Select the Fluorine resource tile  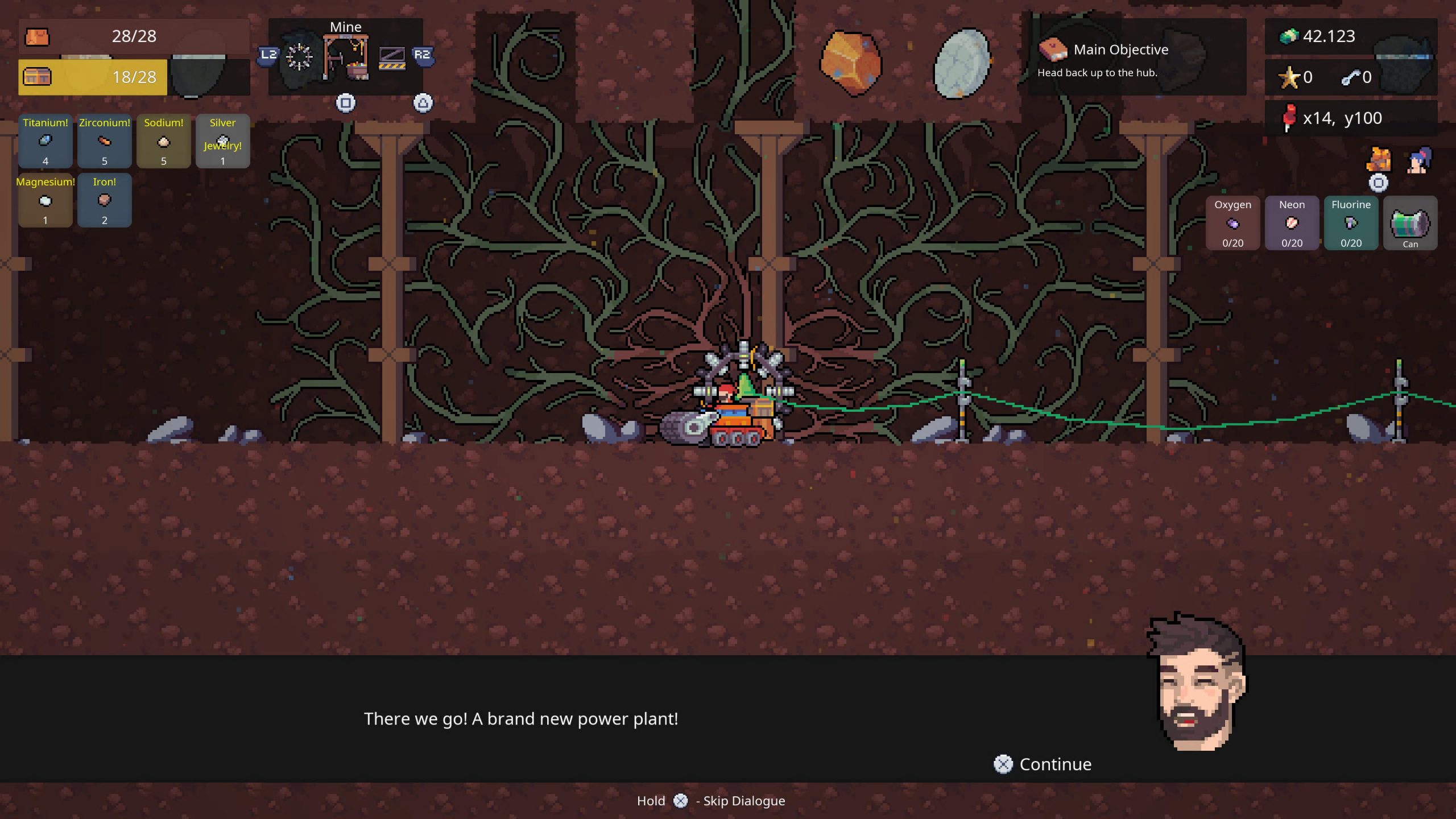point(1351,223)
